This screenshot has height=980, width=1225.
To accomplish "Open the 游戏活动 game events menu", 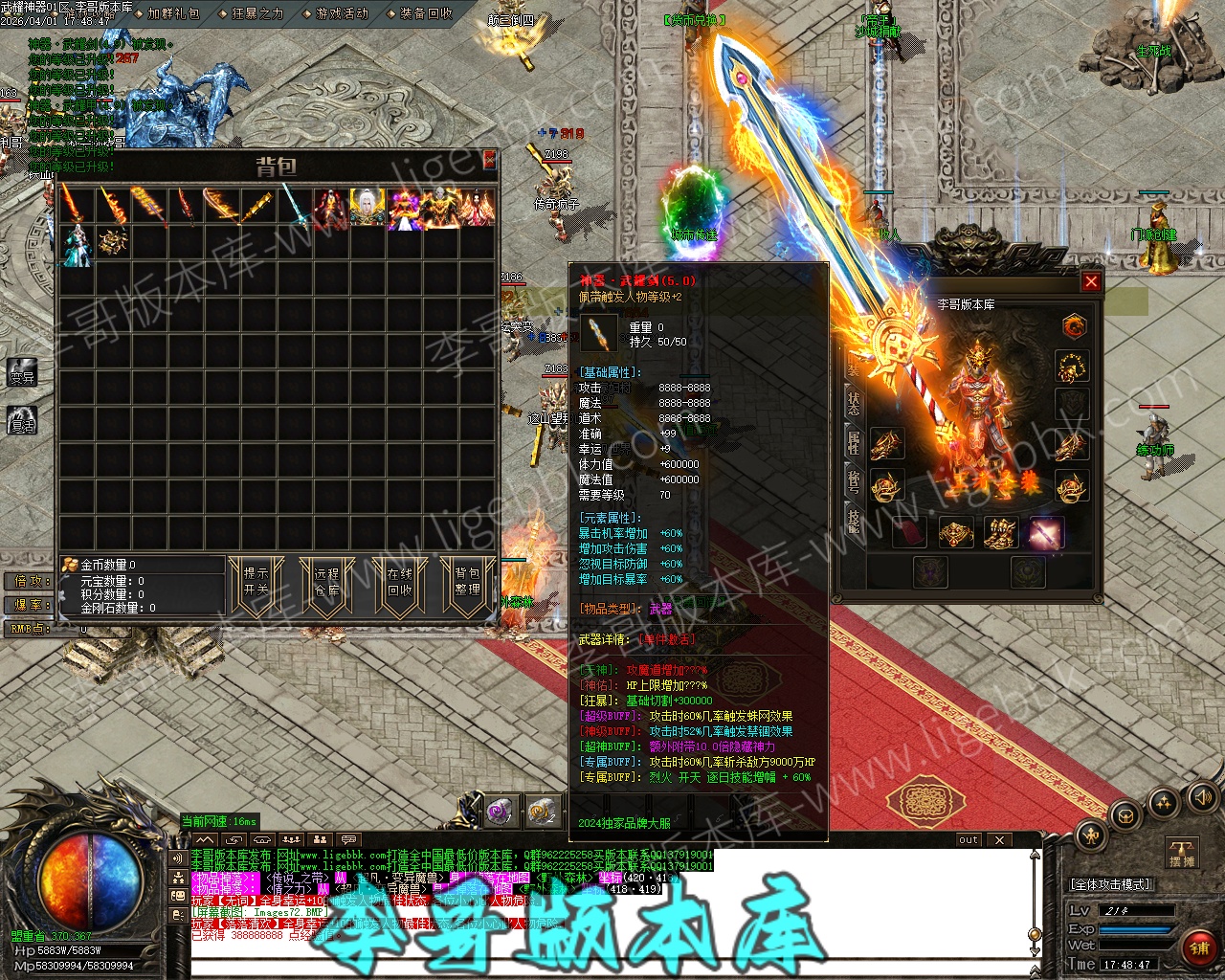I will click(x=342, y=13).
